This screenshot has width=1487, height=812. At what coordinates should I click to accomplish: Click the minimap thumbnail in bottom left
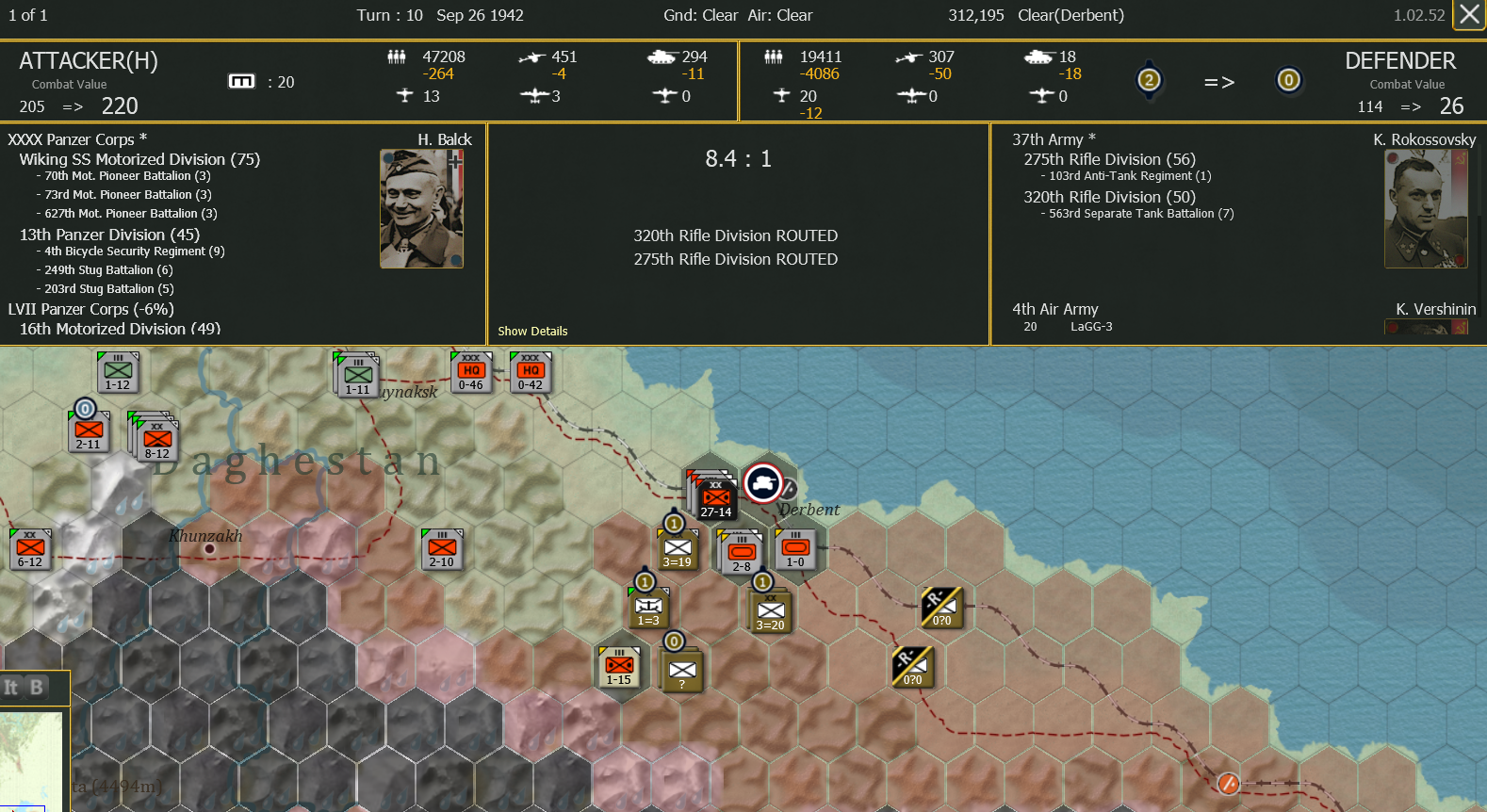pos(33,761)
